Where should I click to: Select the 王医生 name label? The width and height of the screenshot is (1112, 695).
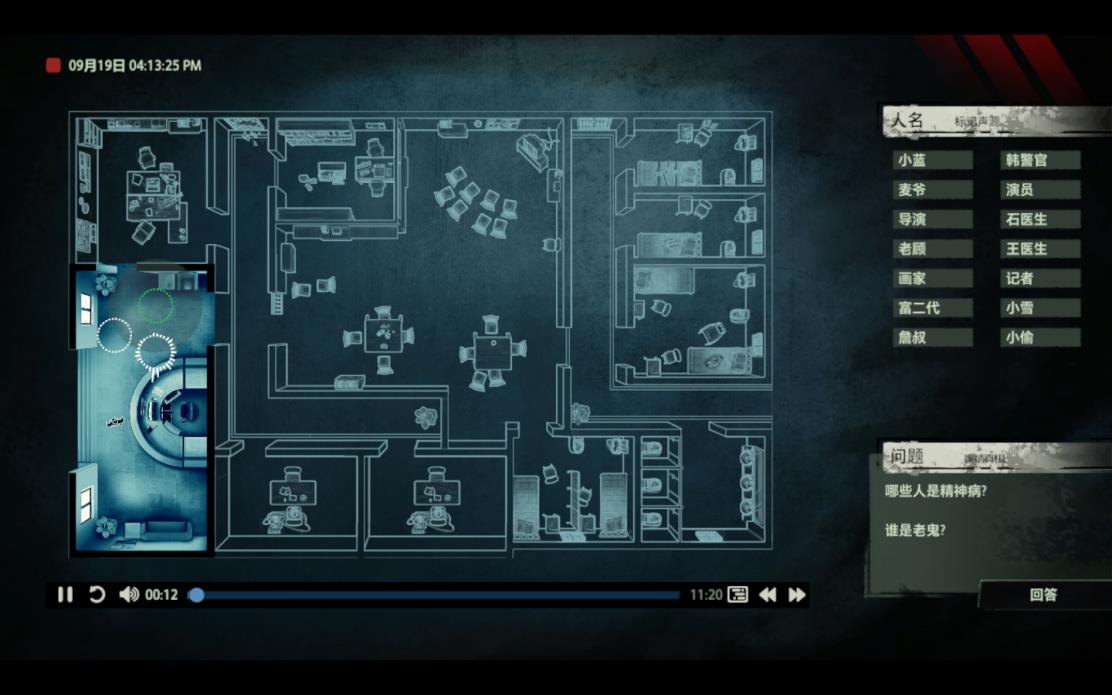pos(1040,249)
